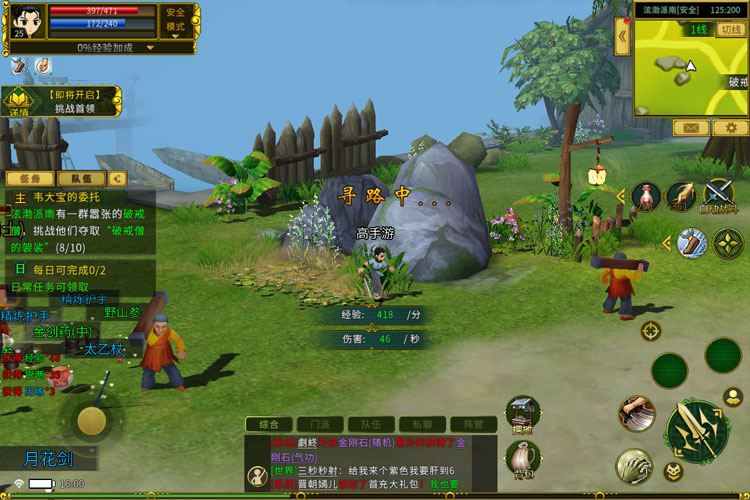The width and height of the screenshot is (750, 500).
Task: Switch to the 任务 quest tab
Action: 29,178
